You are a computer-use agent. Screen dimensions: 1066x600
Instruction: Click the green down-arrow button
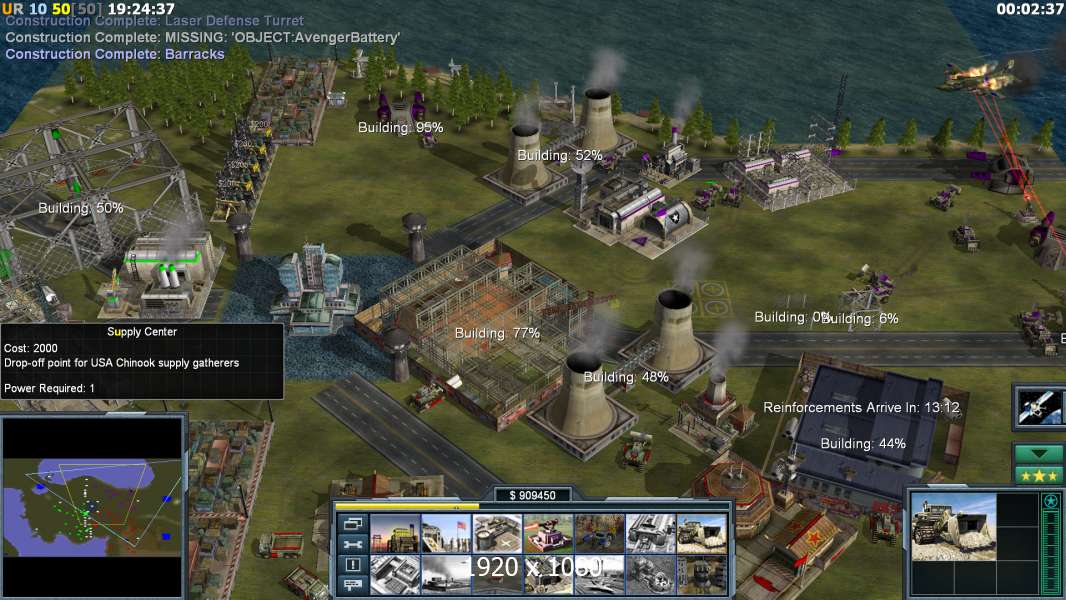[1039, 454]
